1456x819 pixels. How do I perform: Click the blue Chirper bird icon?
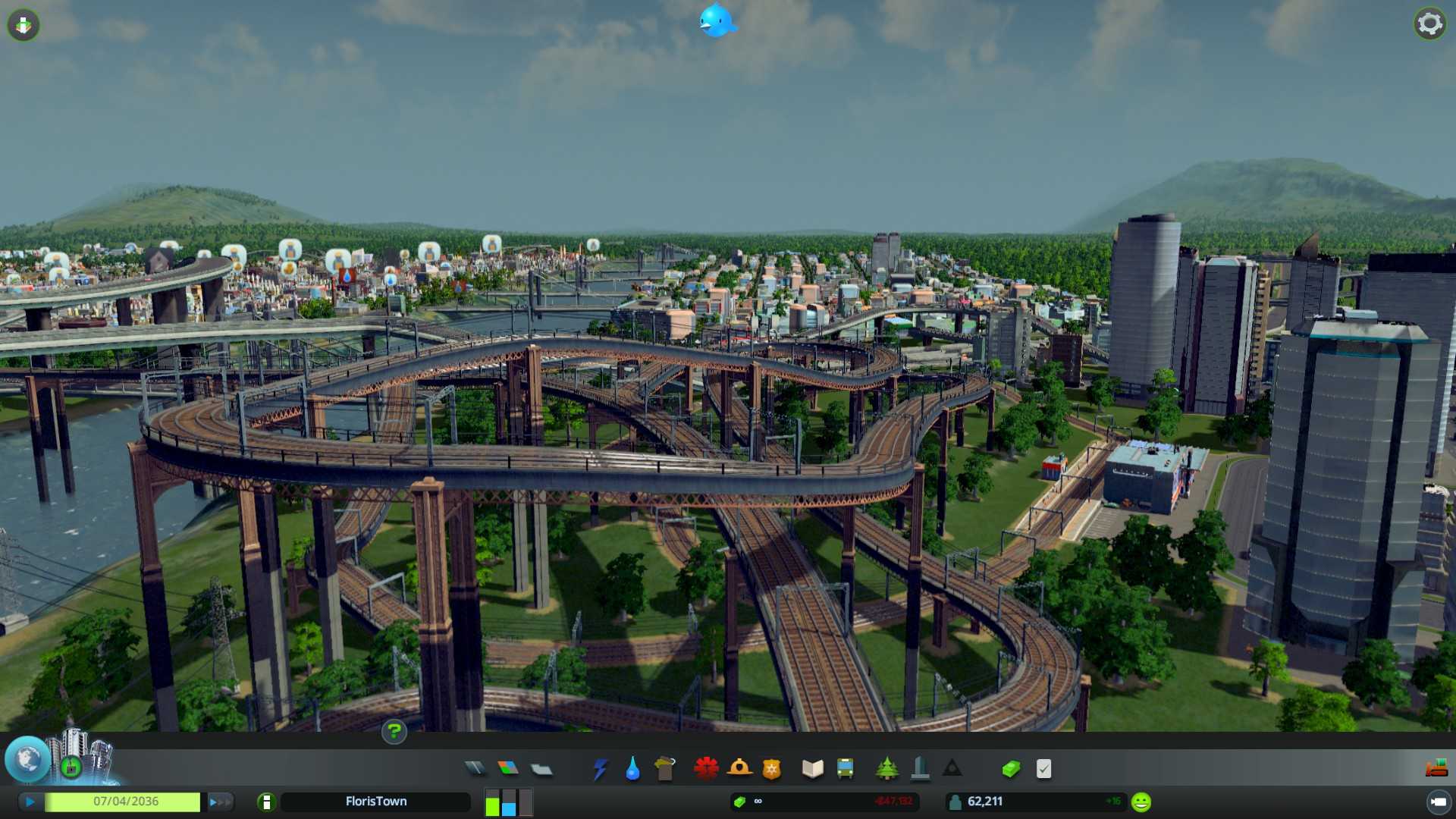click(x=717, y=20)
